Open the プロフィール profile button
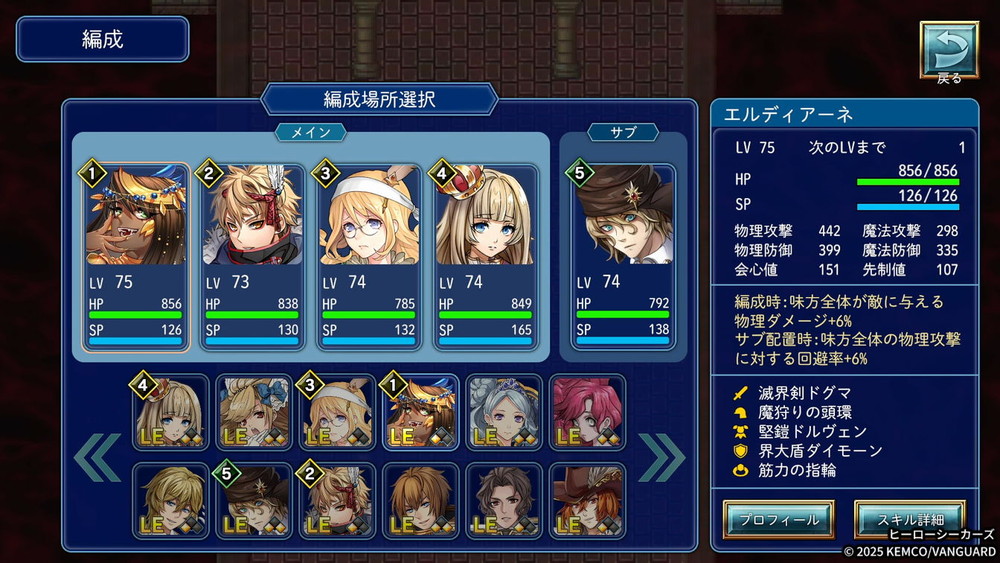 click(x=778, y=519)
